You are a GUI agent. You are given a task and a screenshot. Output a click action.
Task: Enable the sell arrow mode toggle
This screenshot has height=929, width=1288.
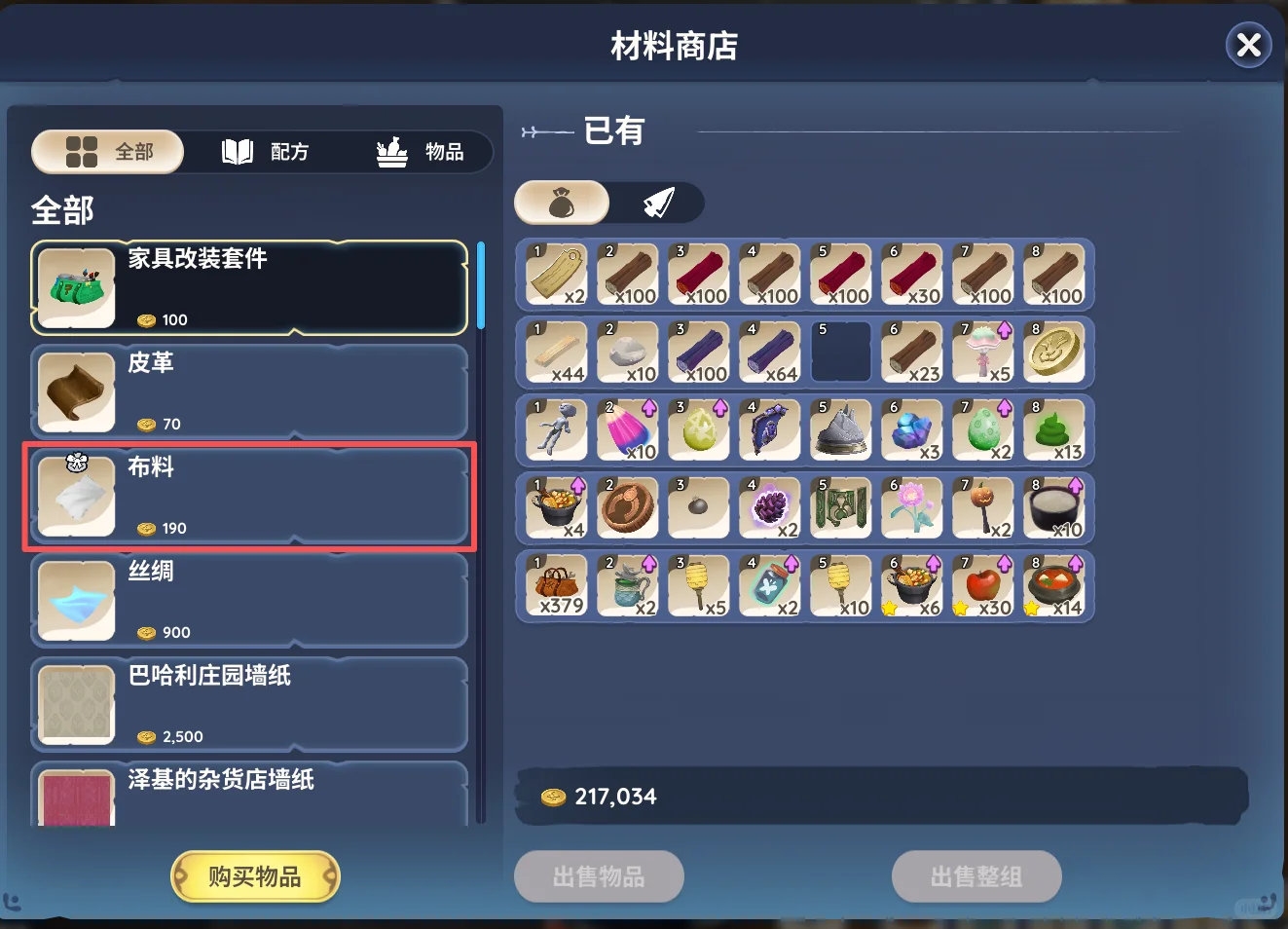coord(657,202)
